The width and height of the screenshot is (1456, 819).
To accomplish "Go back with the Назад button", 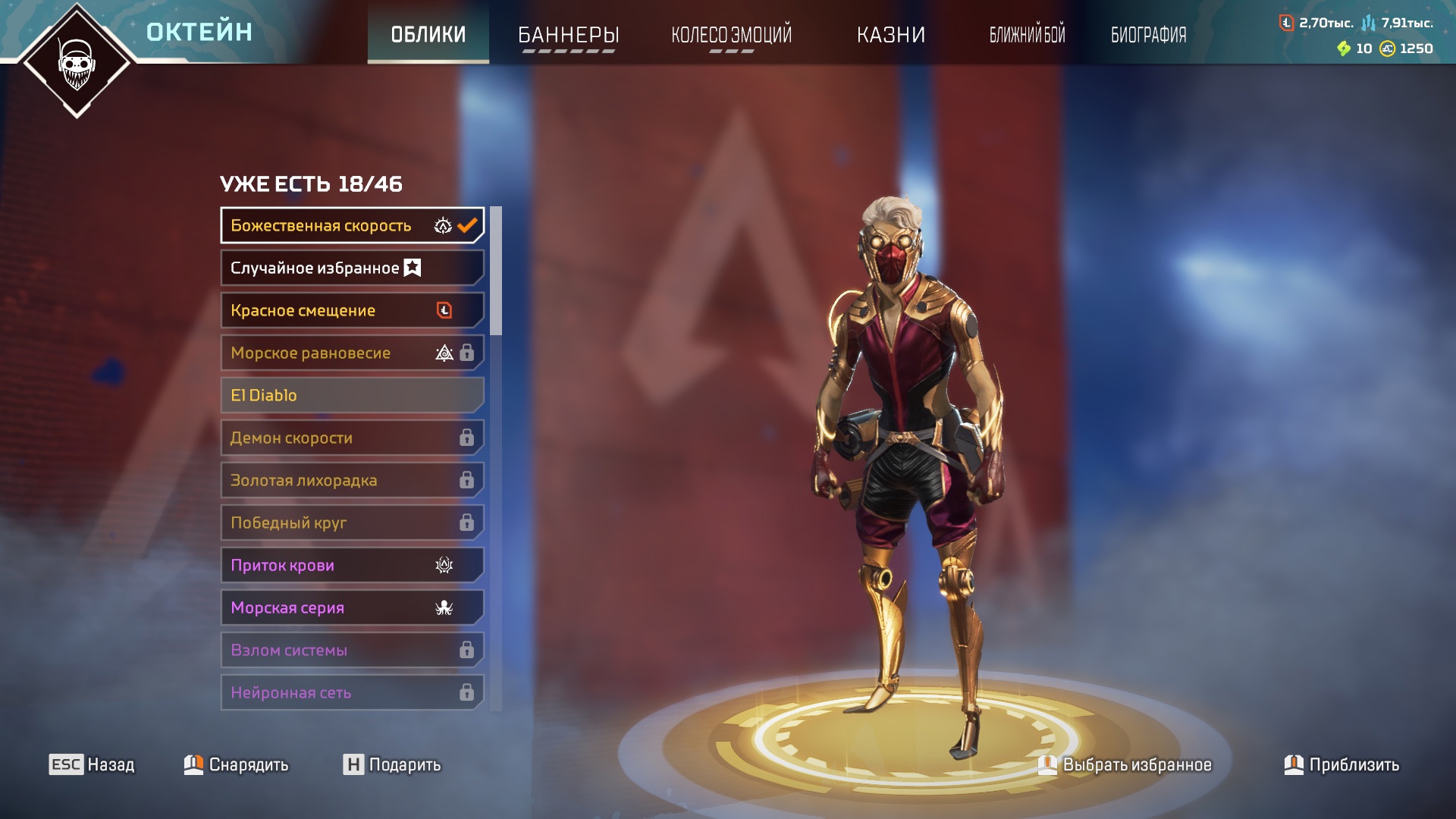I will (x=92, y=764).
